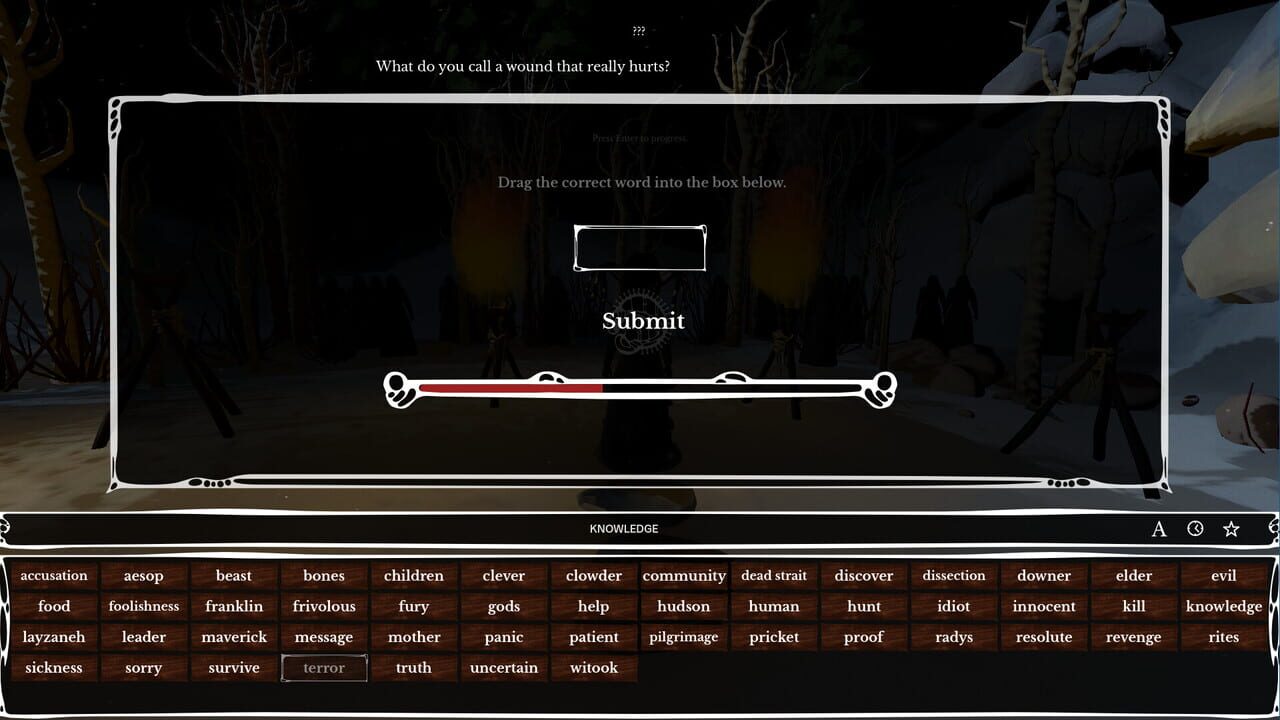
Task: Pick the word 'sickness' from the word bank
Action: click(54, 667)
